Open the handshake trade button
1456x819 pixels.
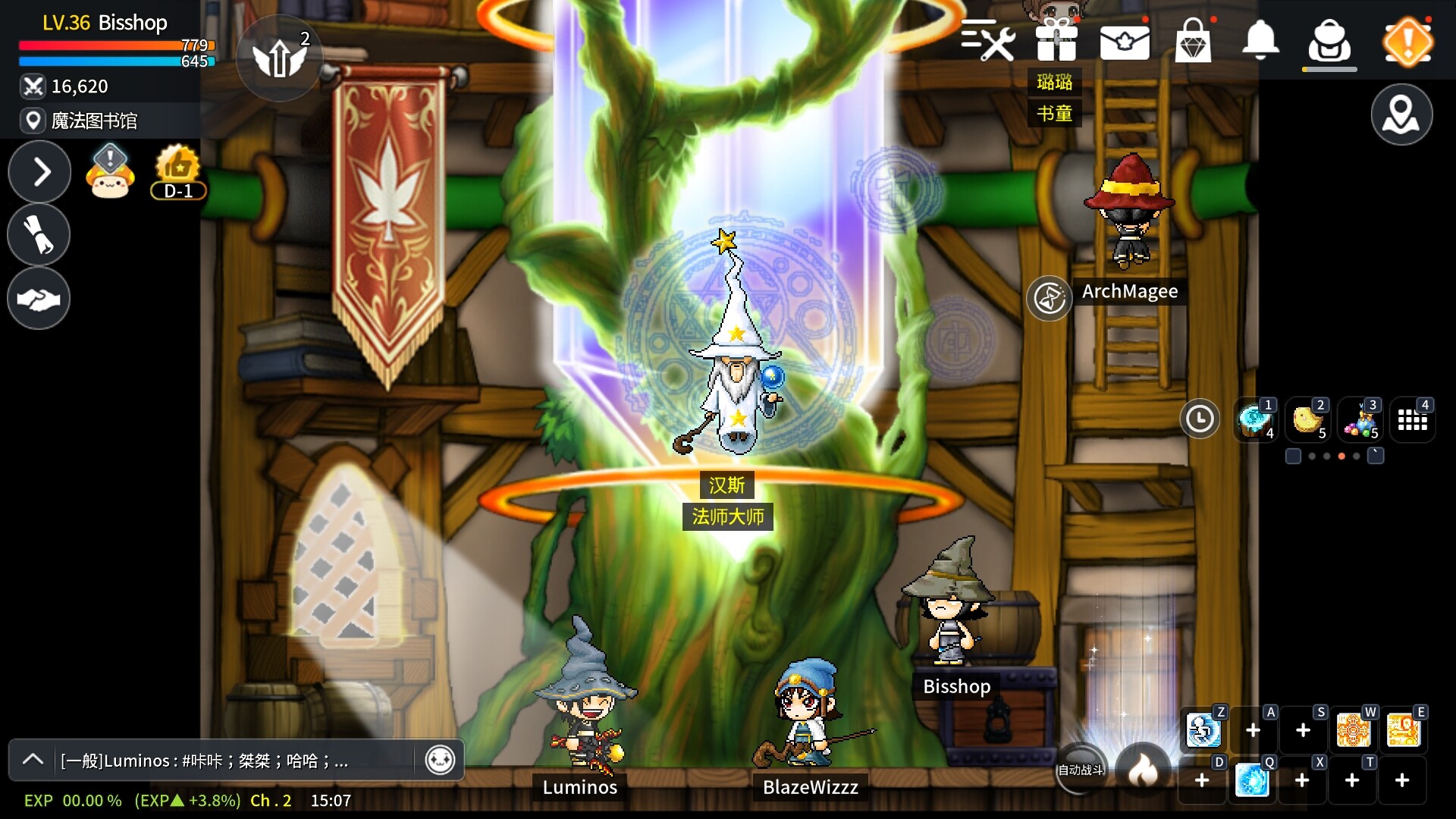click(x=39, y=299)
